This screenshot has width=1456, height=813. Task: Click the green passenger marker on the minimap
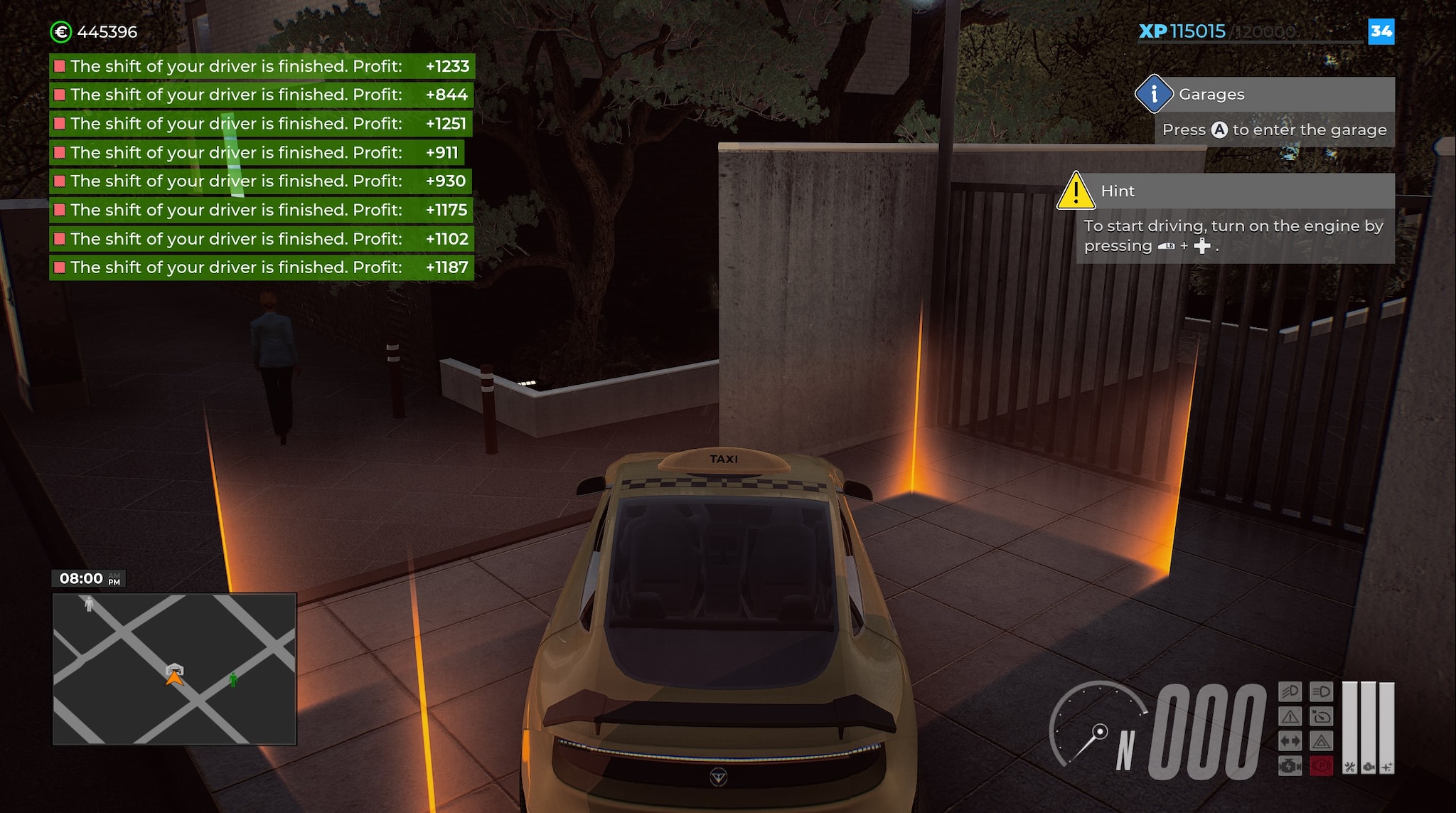(x=233, y=680)
